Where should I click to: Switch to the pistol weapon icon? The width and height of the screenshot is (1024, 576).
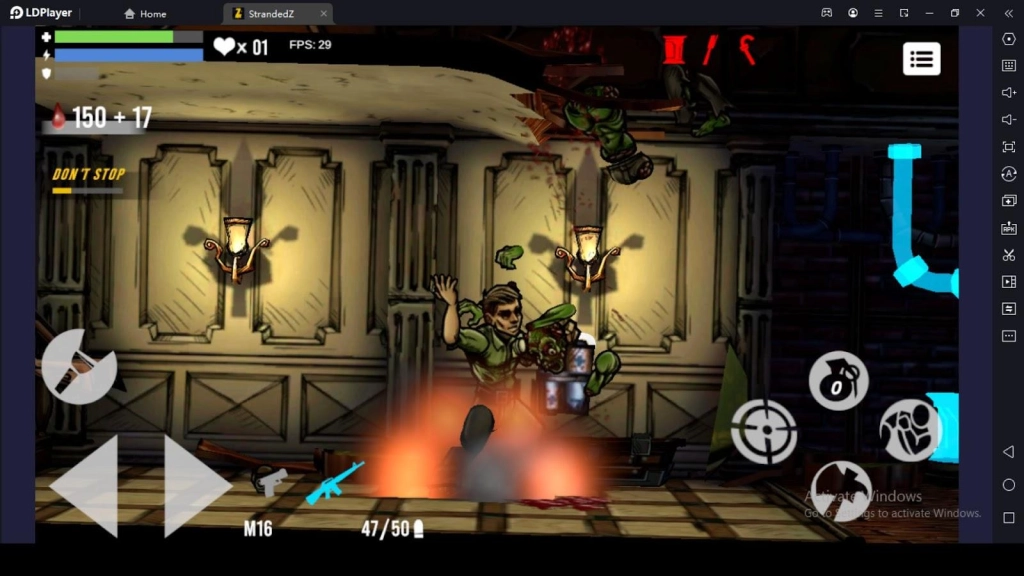(x=269, y=480)
